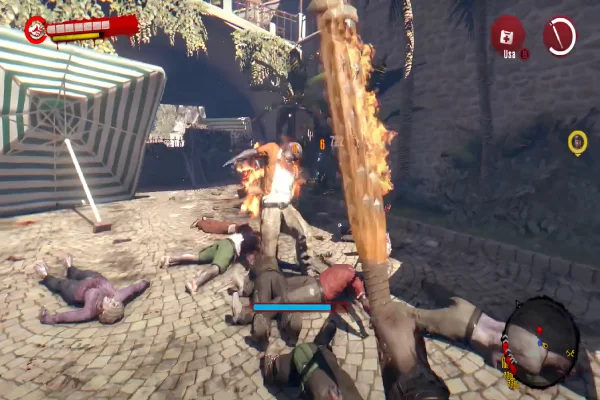
Task: Select the equipped weapon durability icon
Action: click(x=559, y=35)
